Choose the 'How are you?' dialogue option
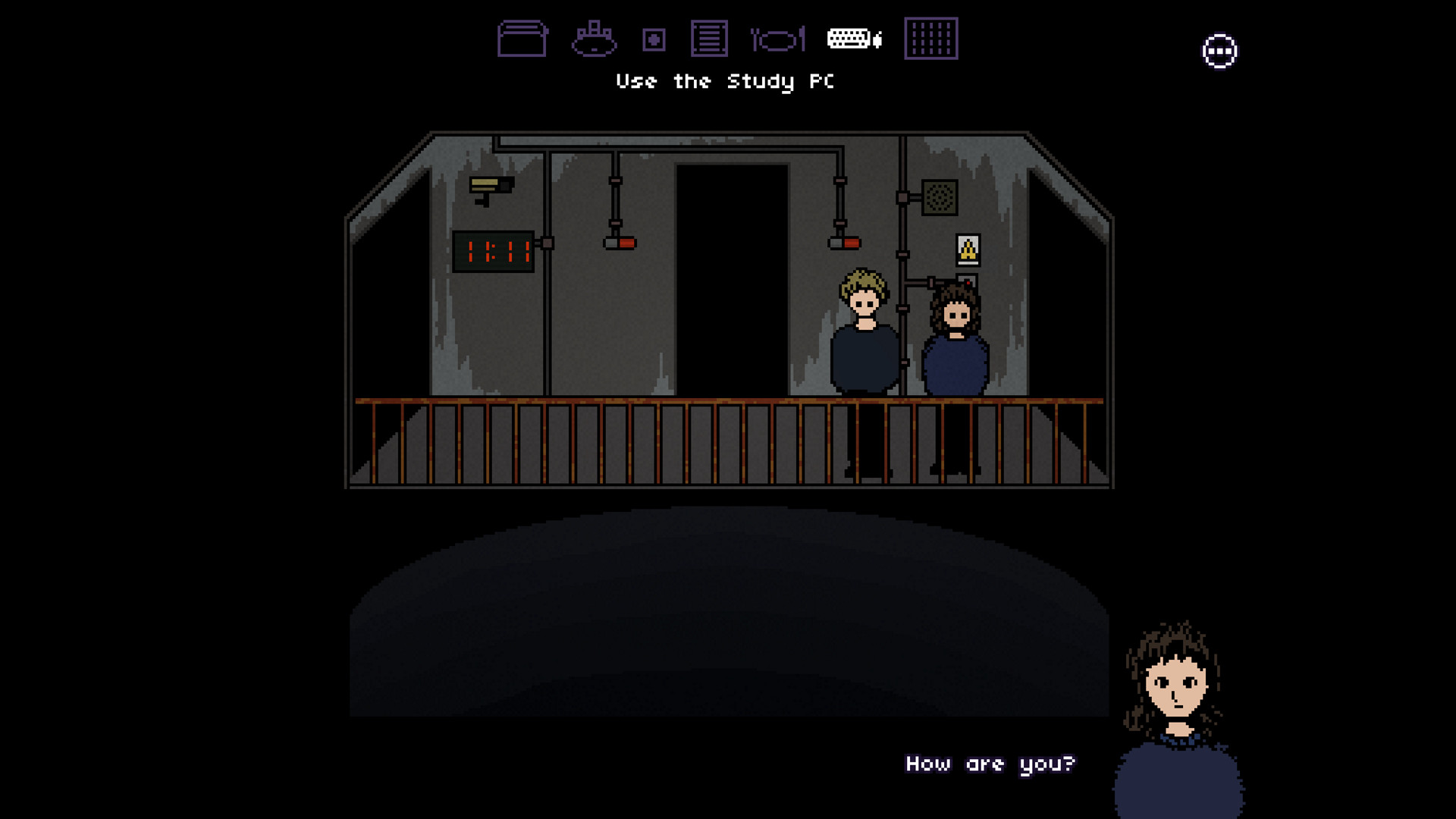The image size is (1456, 819). coord(990,764)
